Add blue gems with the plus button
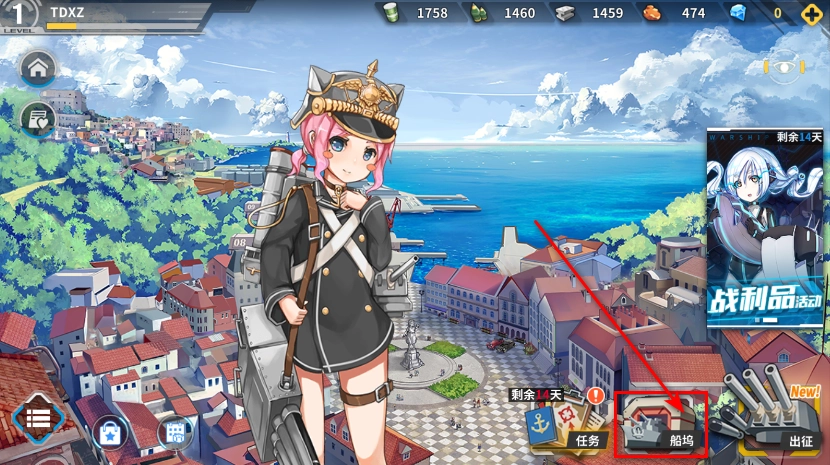 pos(810,13)
